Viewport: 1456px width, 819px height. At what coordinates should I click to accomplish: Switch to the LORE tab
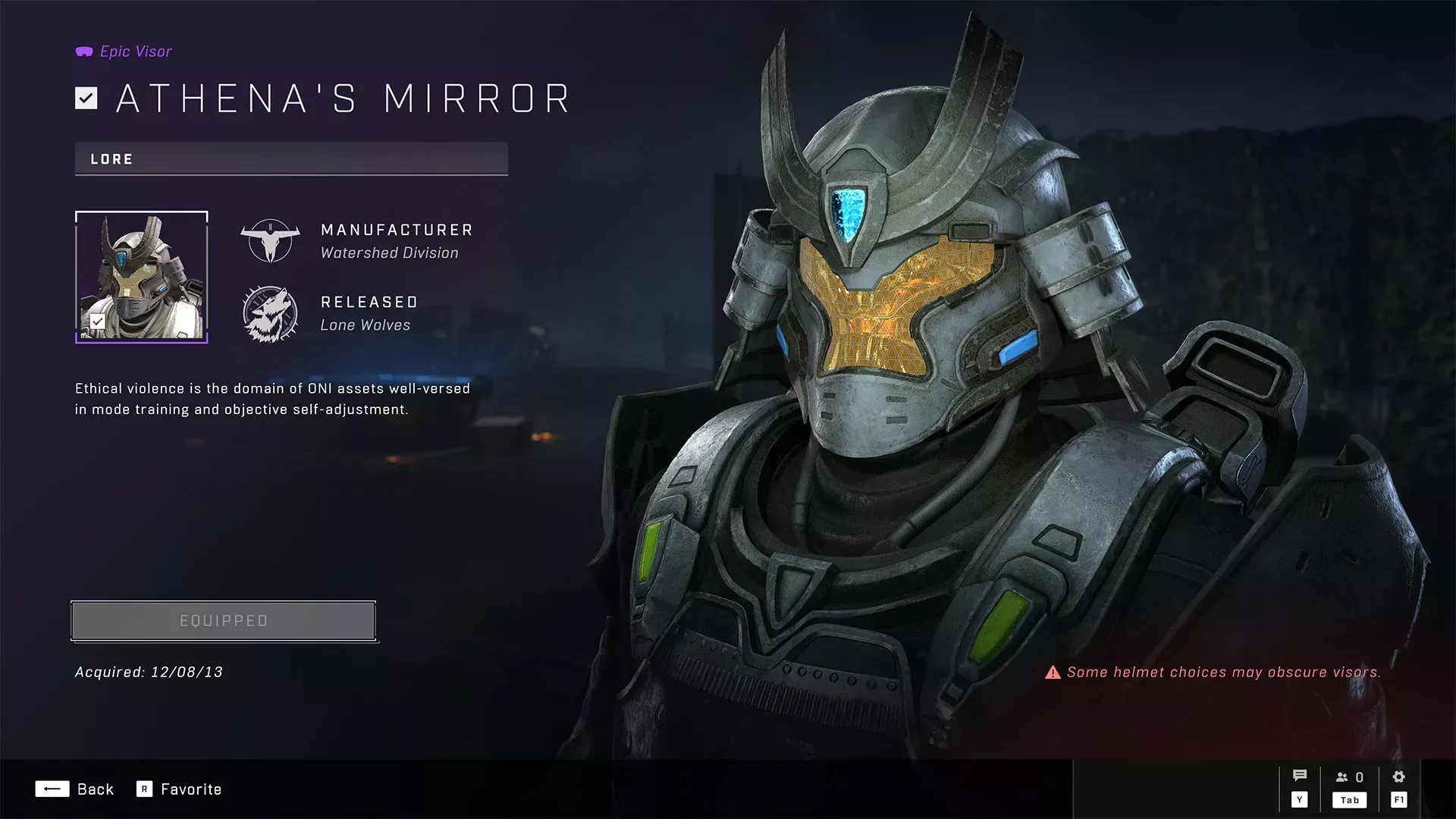click(x=111, y=159)
